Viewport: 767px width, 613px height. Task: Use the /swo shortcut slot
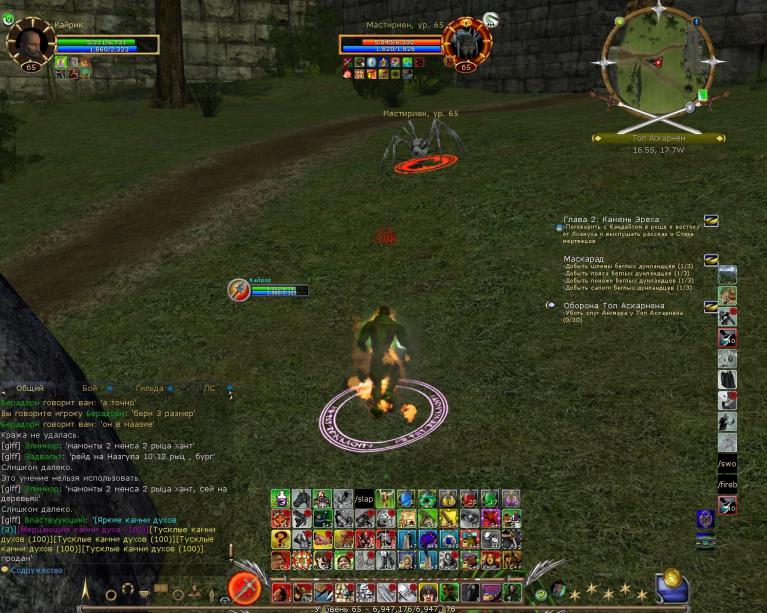point(727,464)
